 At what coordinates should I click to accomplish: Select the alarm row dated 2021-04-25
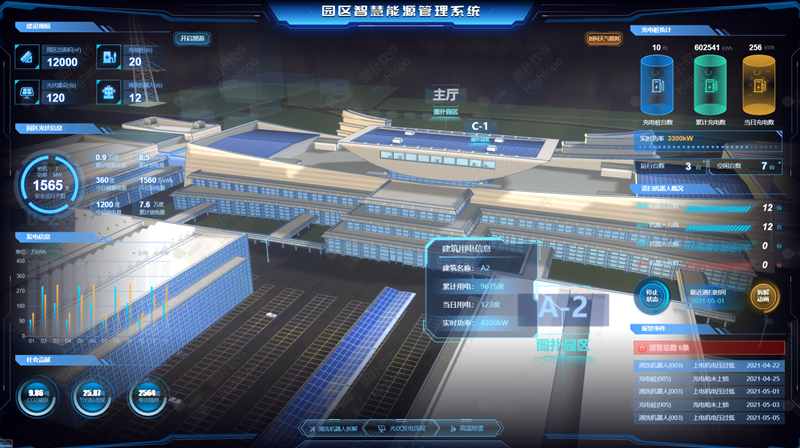click(x=706, y=378)
